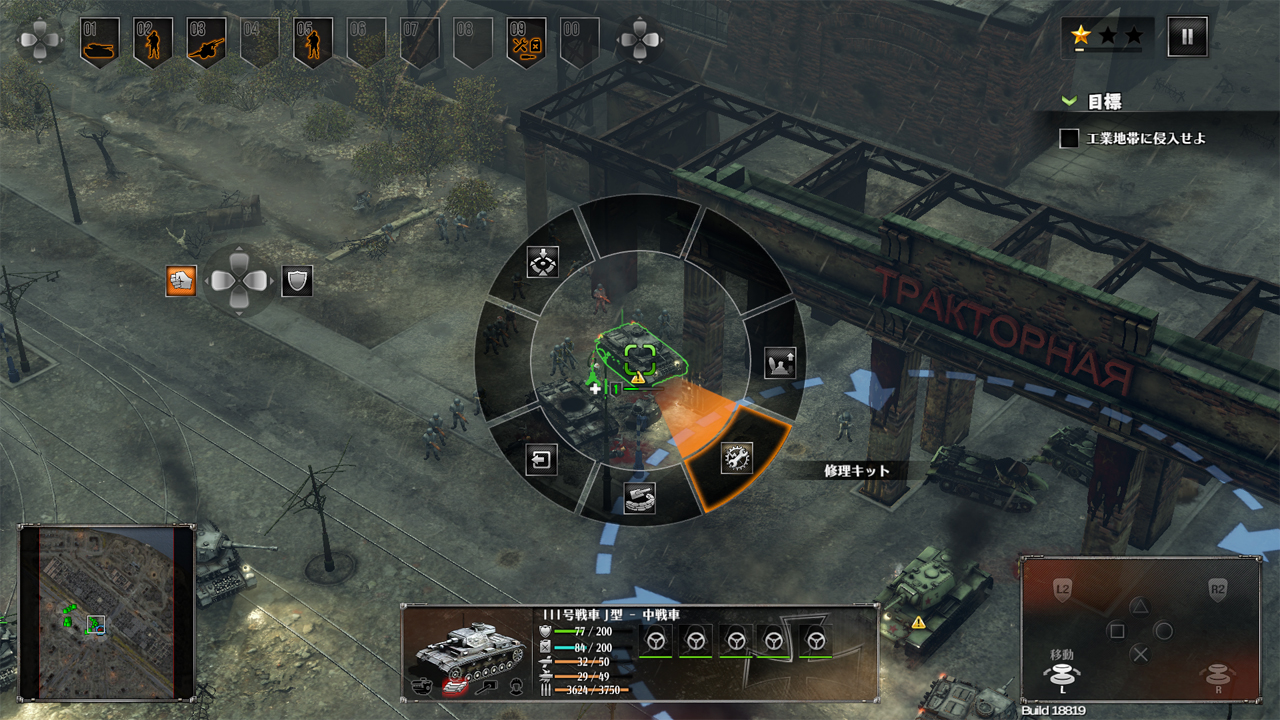Choose the ammo shell swap command in wheel
The image size is (1280, 720).
779,362
